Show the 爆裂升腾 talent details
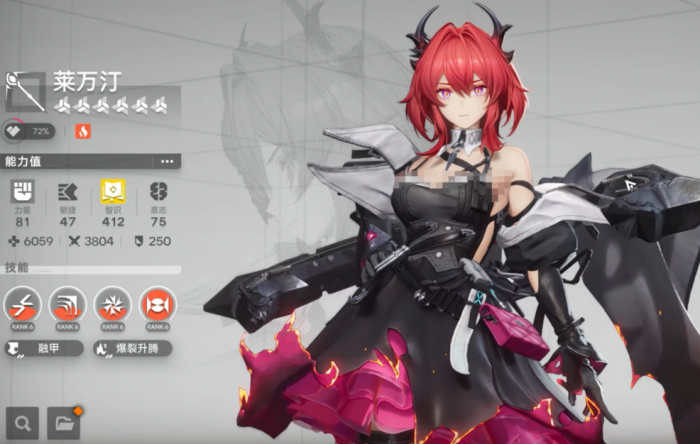 click(x=131, y=349)
